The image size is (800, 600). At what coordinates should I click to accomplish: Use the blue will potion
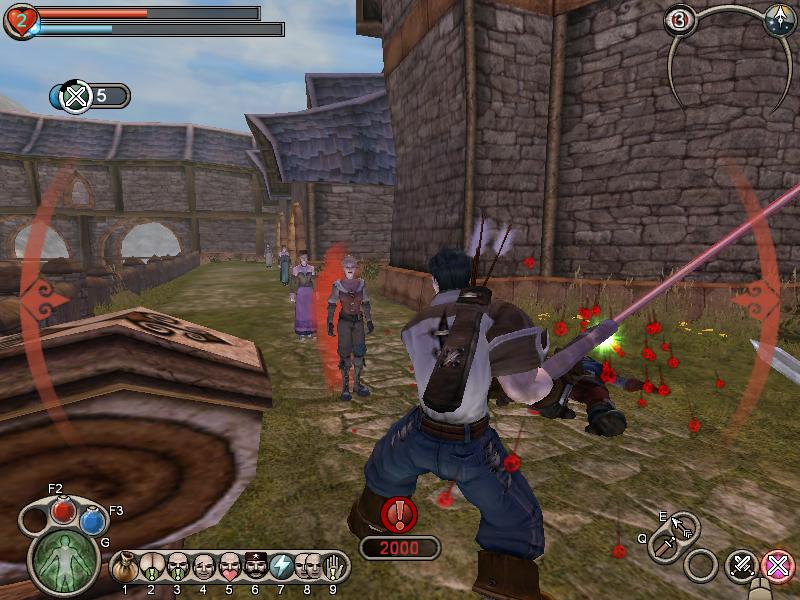(x=93, y=520)
